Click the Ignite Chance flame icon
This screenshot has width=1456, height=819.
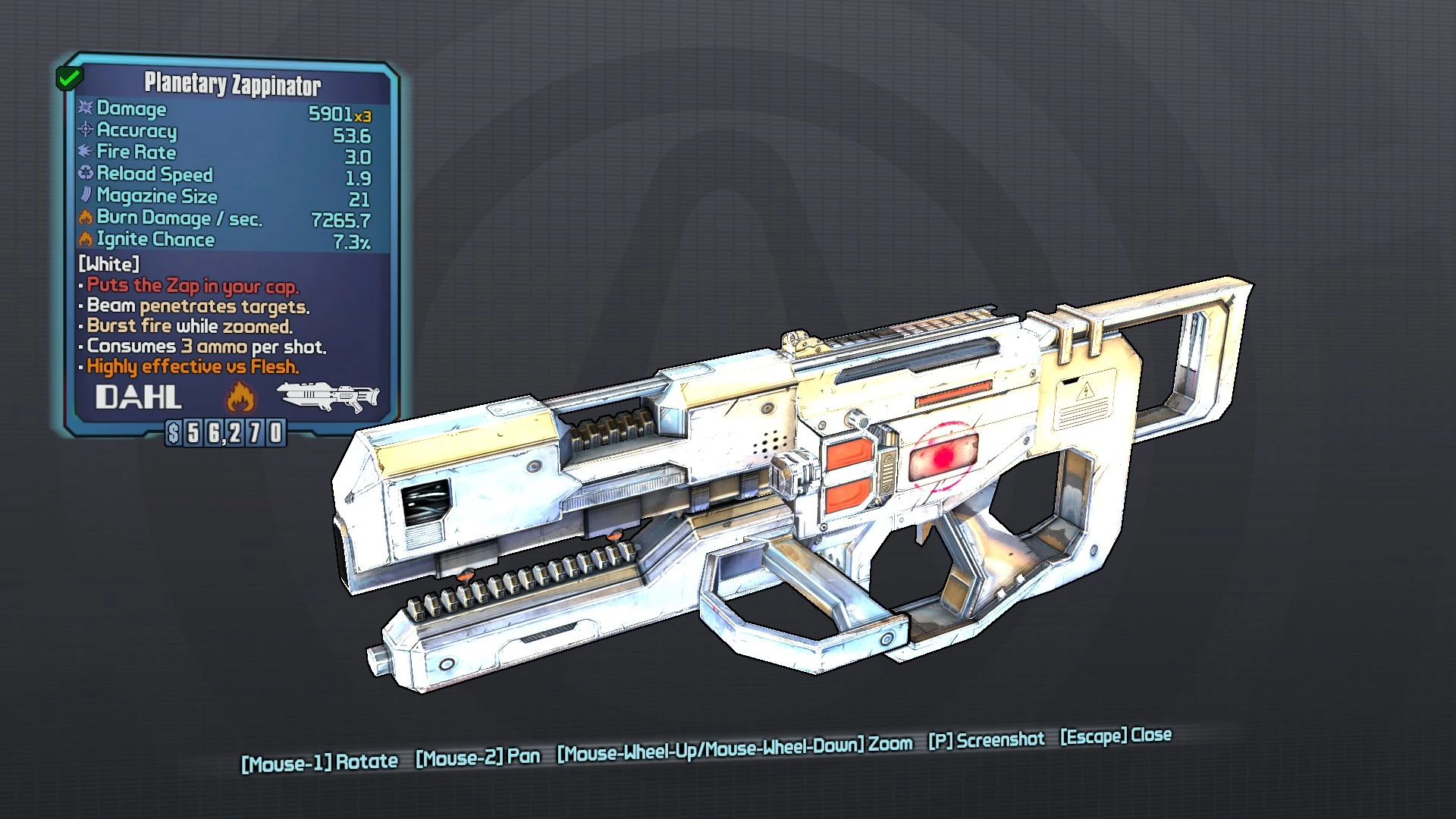coord(86,240)
